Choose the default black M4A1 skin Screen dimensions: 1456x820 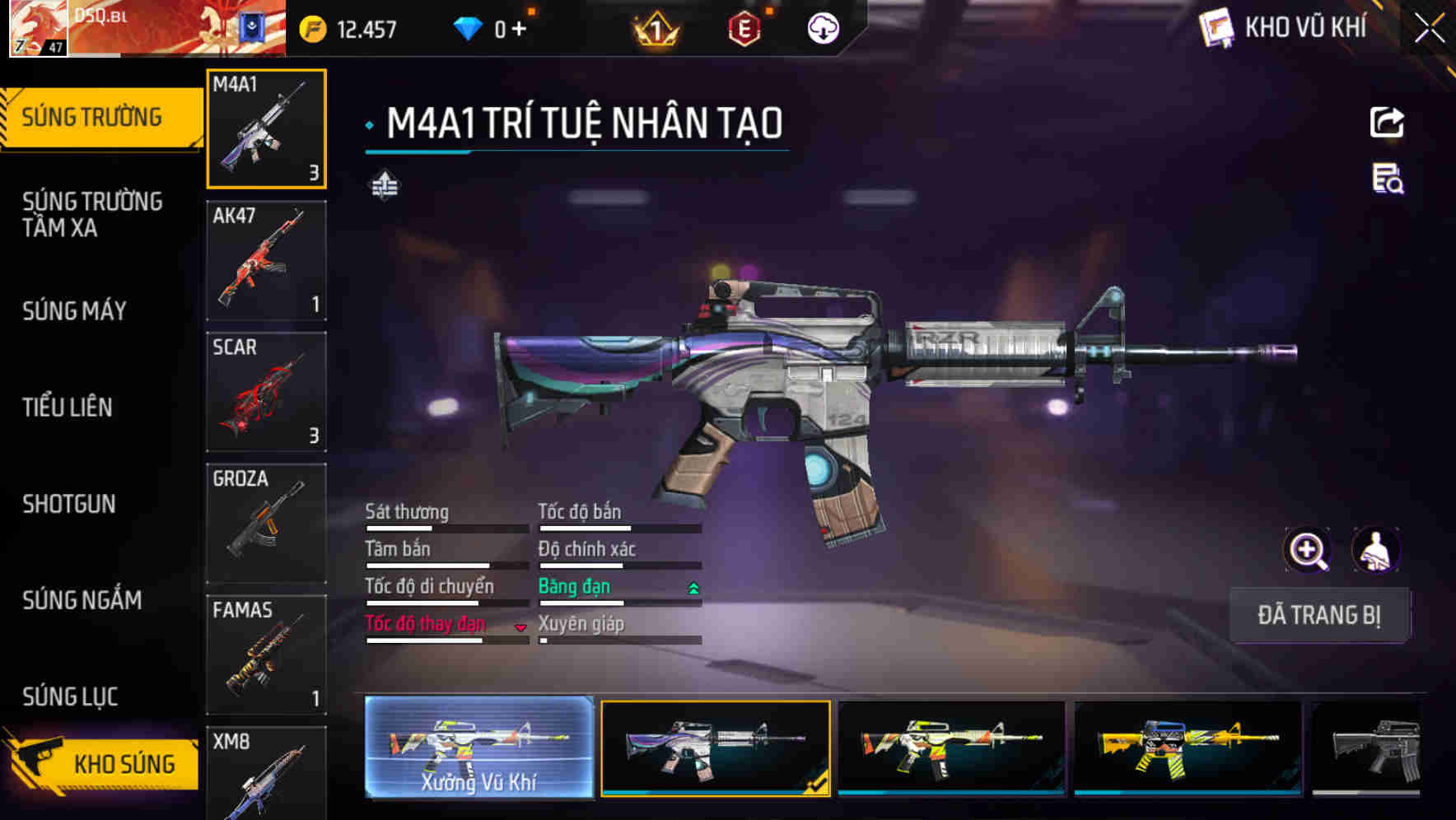[1369, 748]
